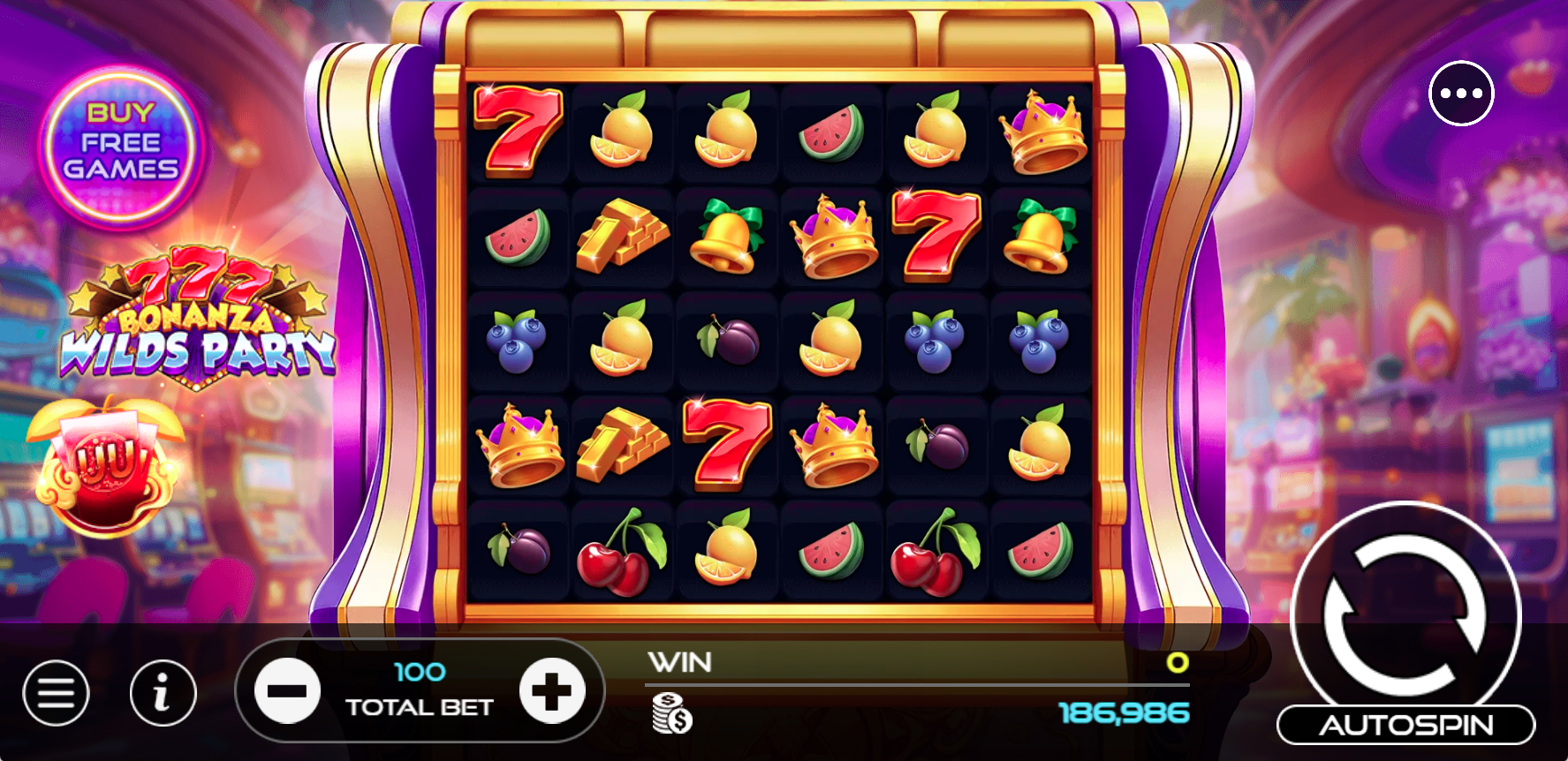Open the three-dot options menu
This screenshot has height=761, width=1568.
click(1462, 93)
